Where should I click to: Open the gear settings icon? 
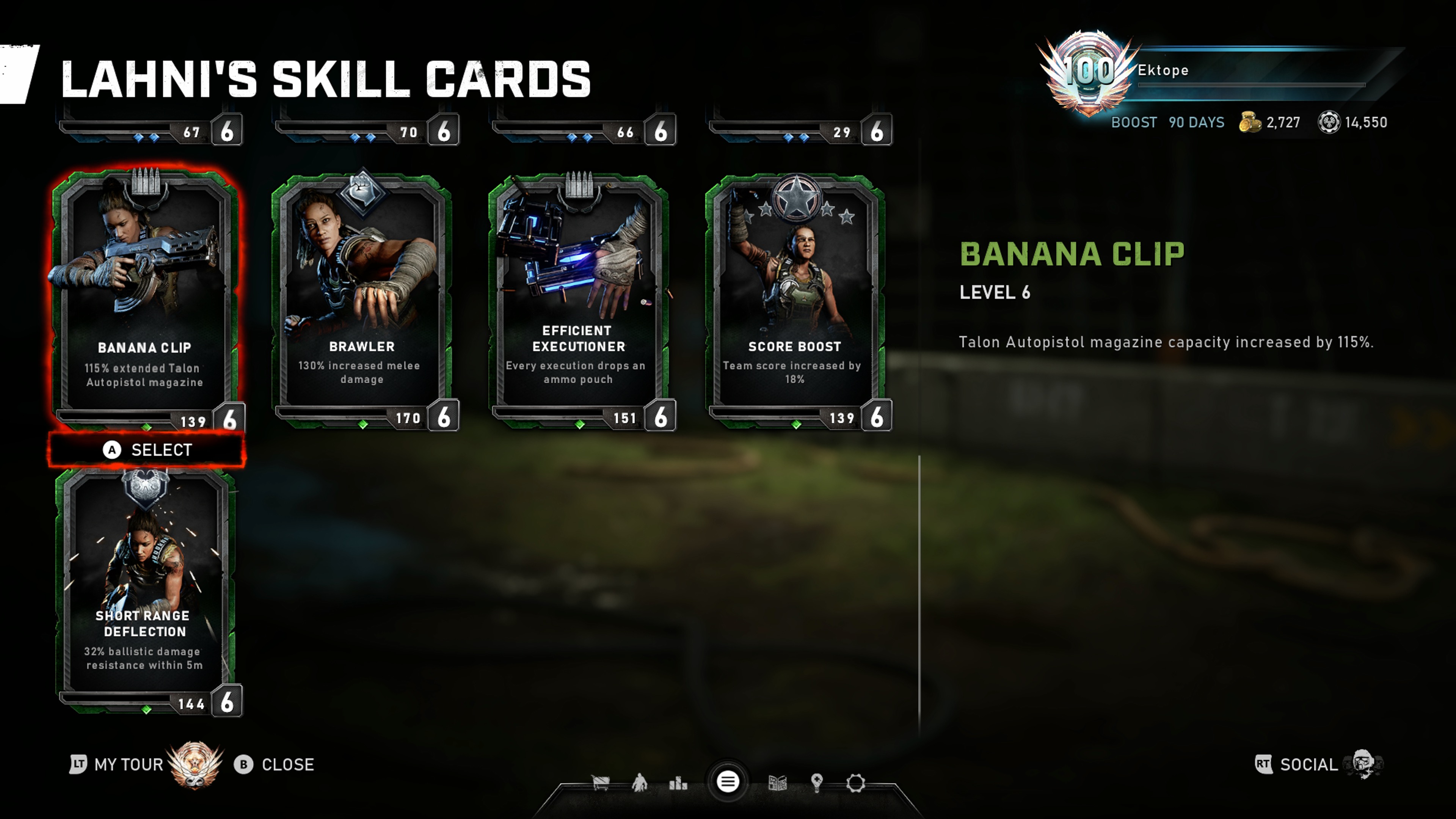pos(856,783)
